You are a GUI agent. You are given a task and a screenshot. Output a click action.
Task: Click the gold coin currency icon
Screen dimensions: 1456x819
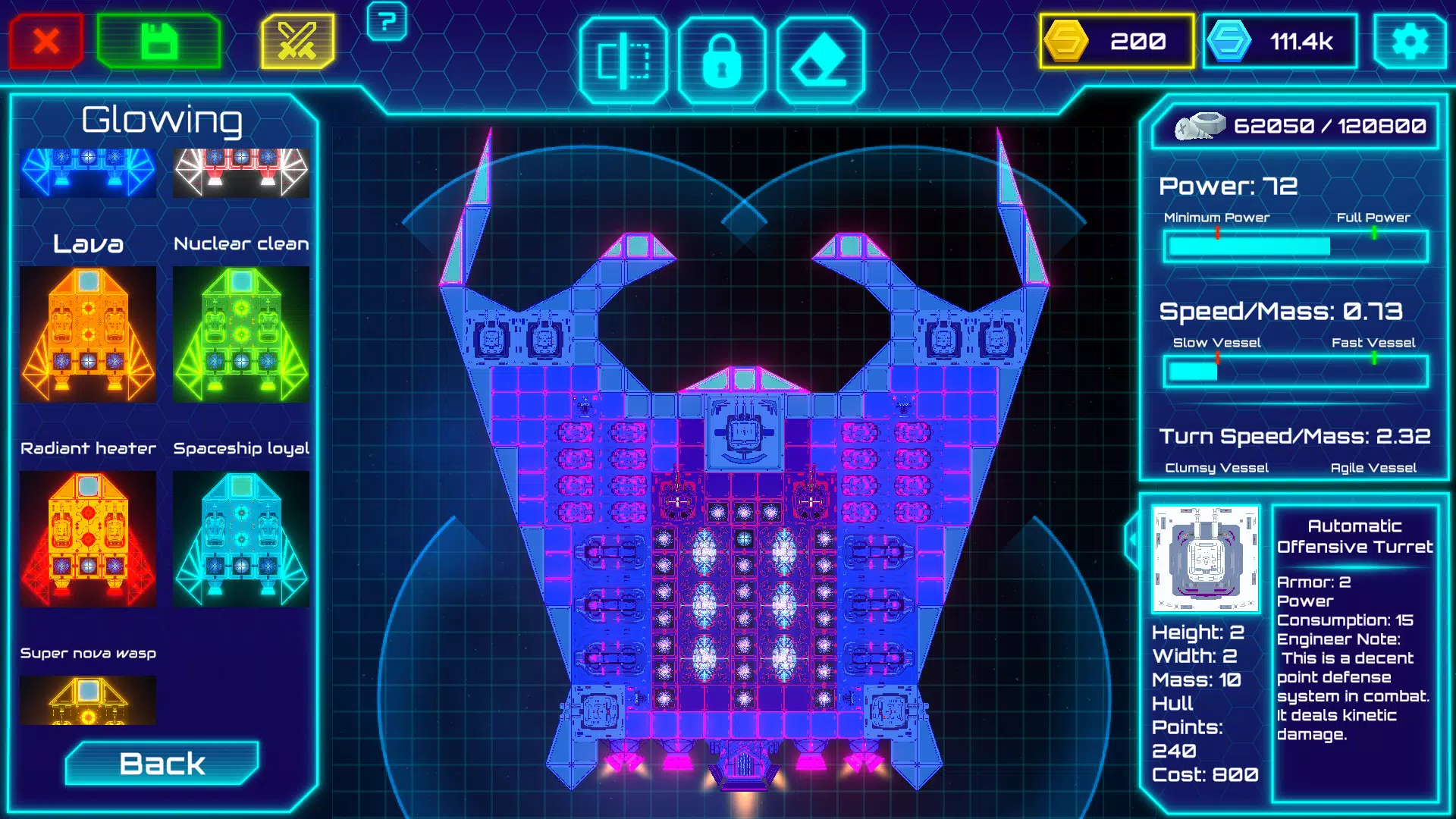click(x=1068, y=41)
